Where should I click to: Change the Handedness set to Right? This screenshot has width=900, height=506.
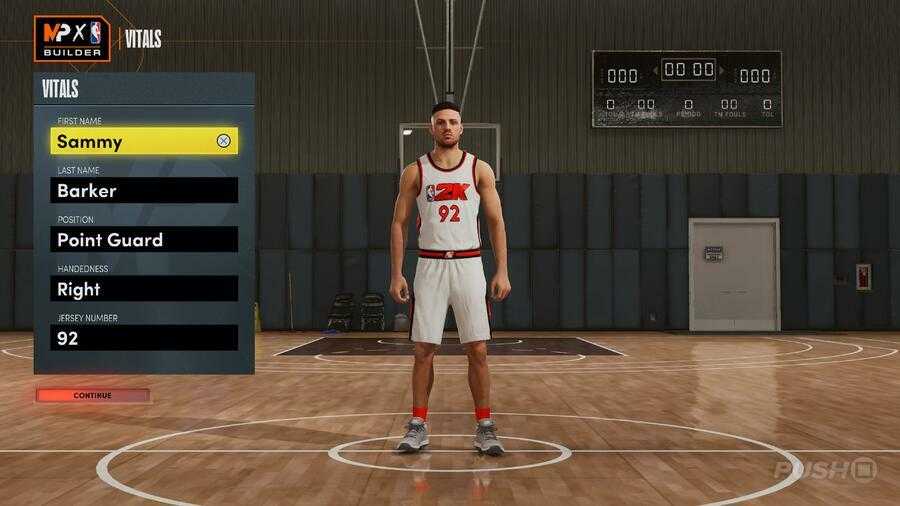tap(144, 289)
